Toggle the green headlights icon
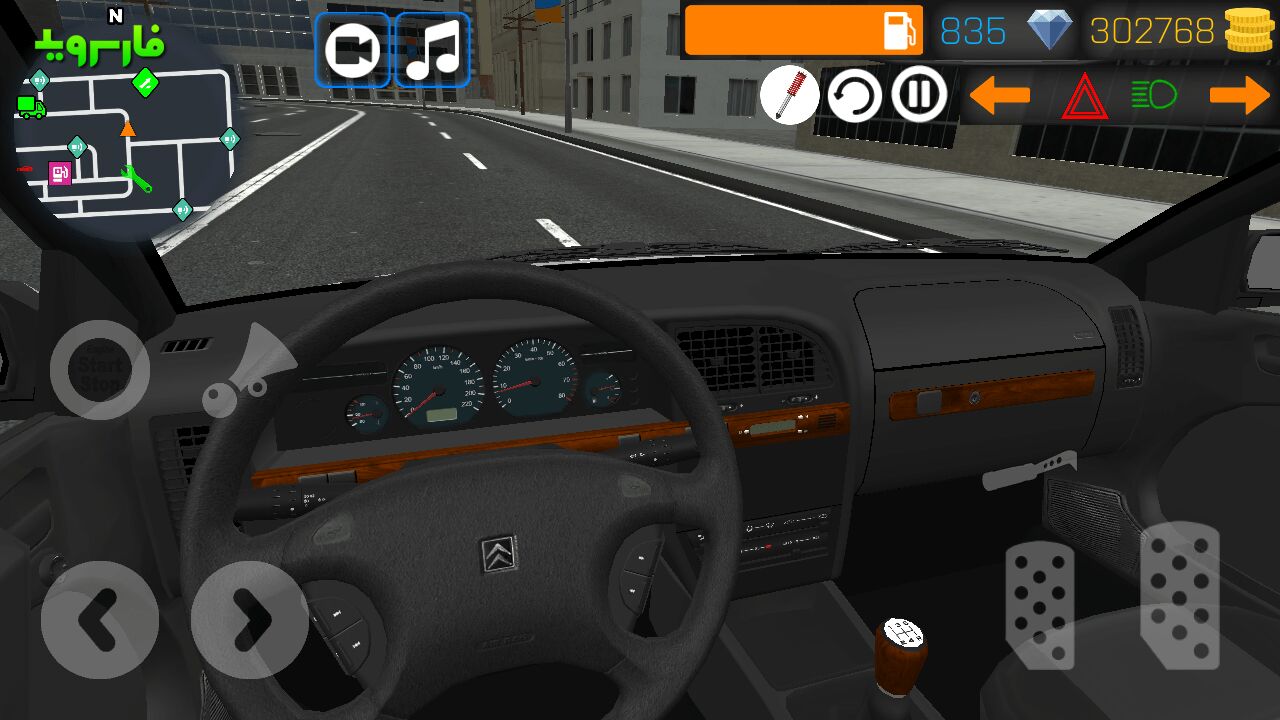Viewport: 1280px width, 720px height. [1153, 95]
